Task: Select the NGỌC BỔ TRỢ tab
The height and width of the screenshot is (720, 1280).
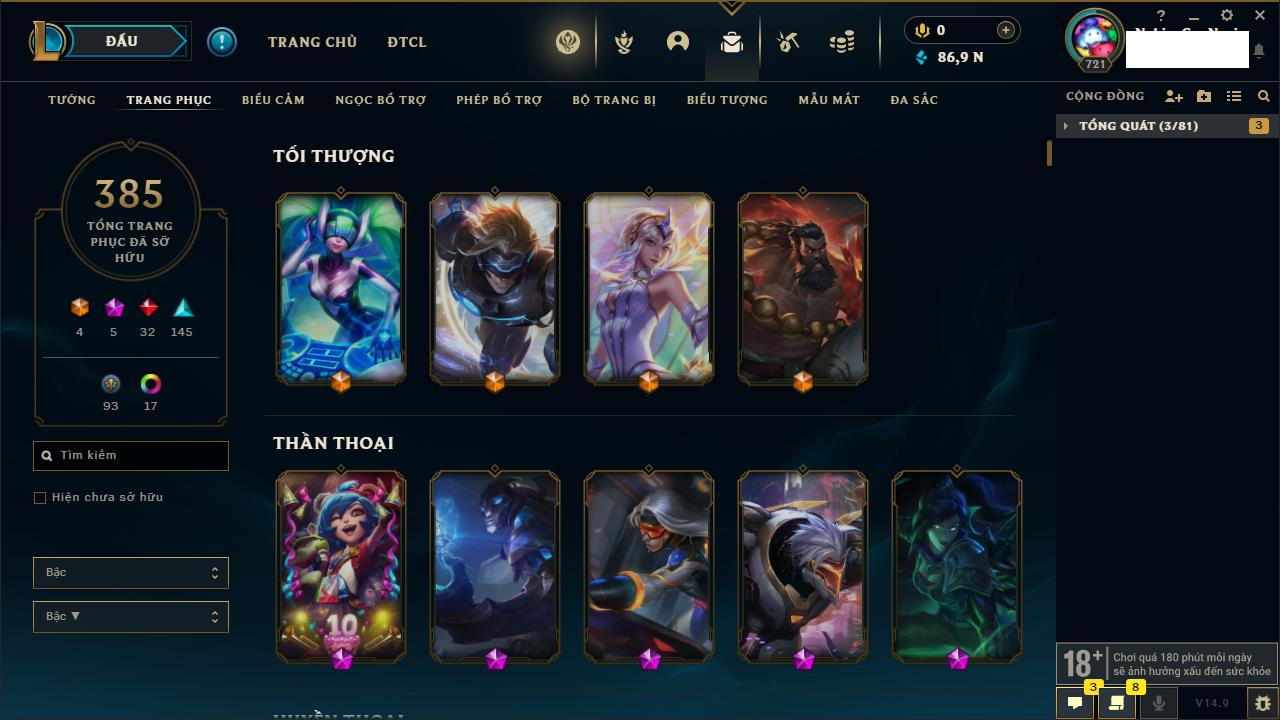Action: click(380, 100)
